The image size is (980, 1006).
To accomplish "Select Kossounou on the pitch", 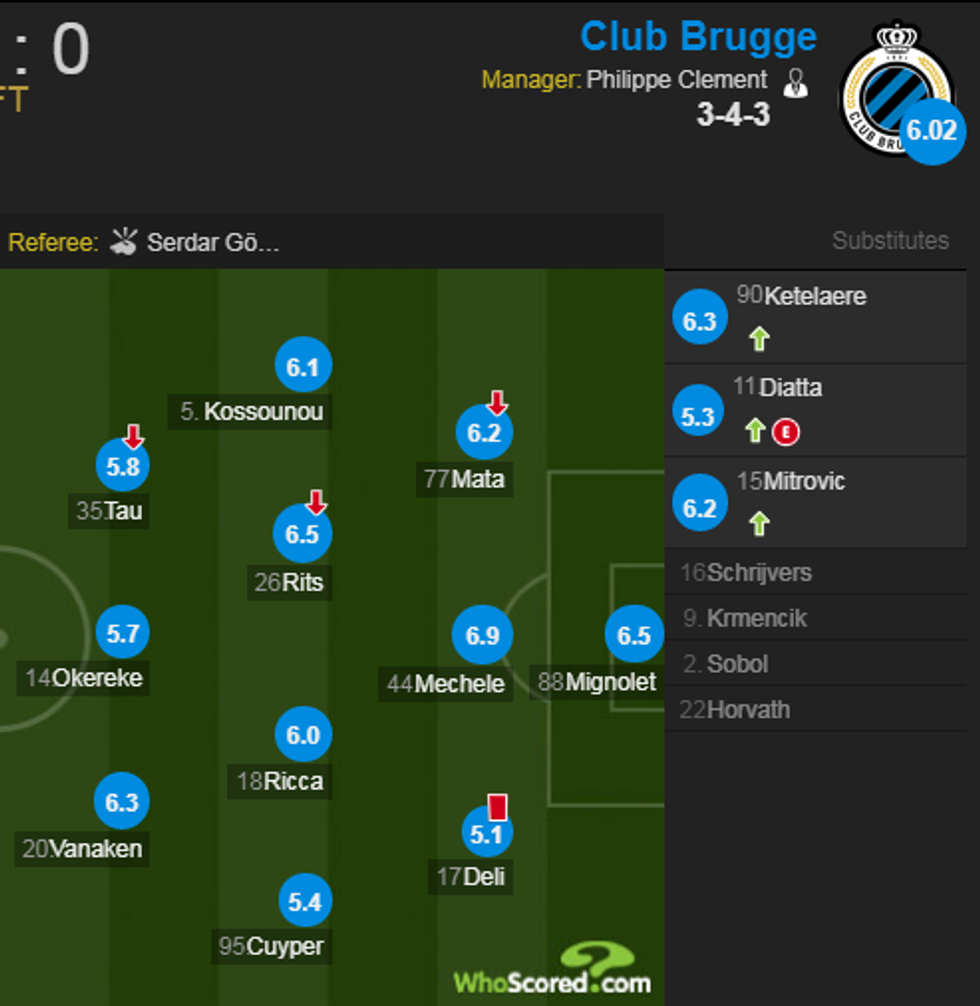I will pos(302,368).
